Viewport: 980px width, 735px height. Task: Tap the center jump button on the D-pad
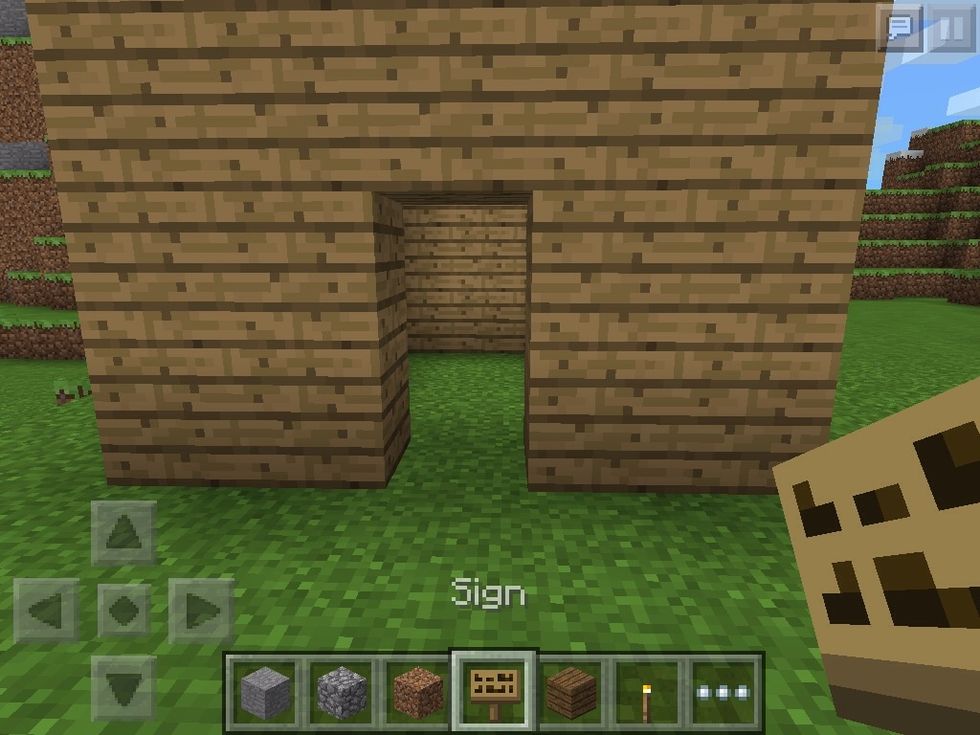[x=124, y=610]
